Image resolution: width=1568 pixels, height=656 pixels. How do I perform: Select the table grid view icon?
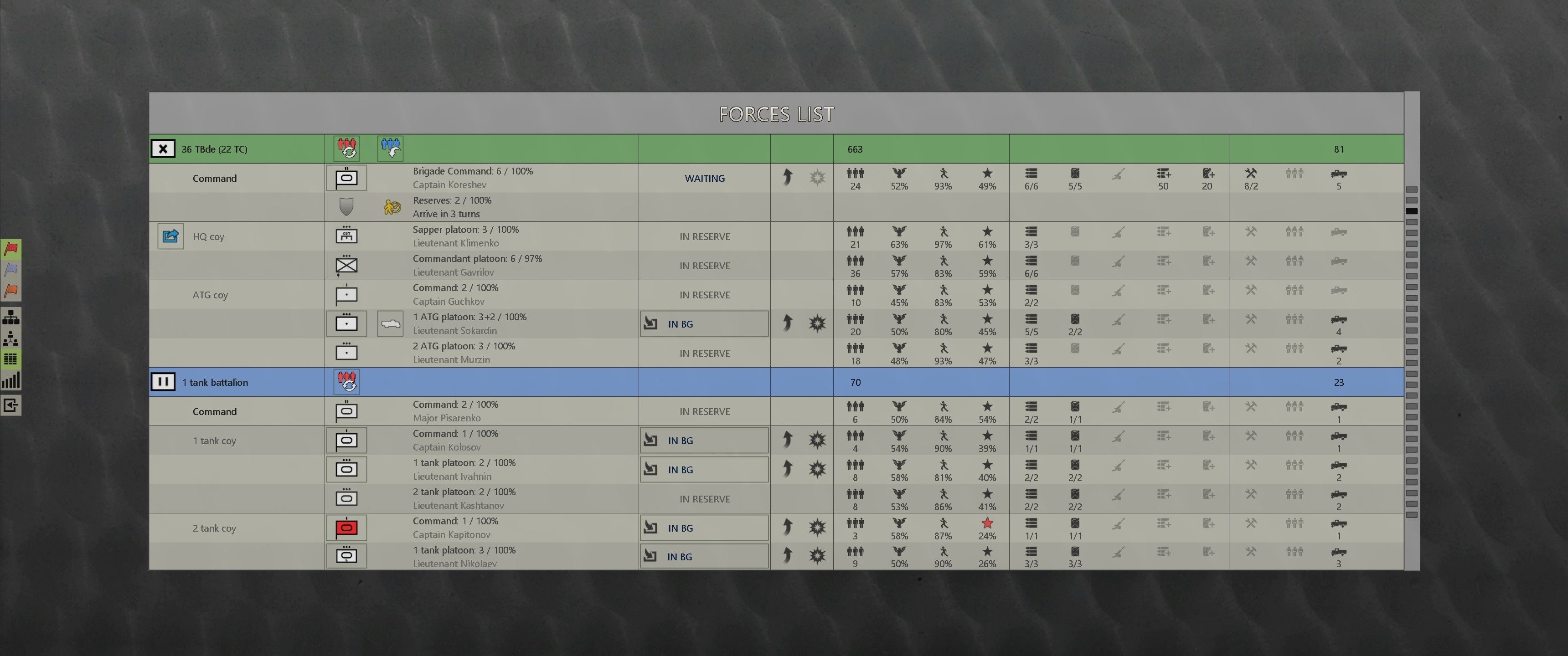pos(11,359)
